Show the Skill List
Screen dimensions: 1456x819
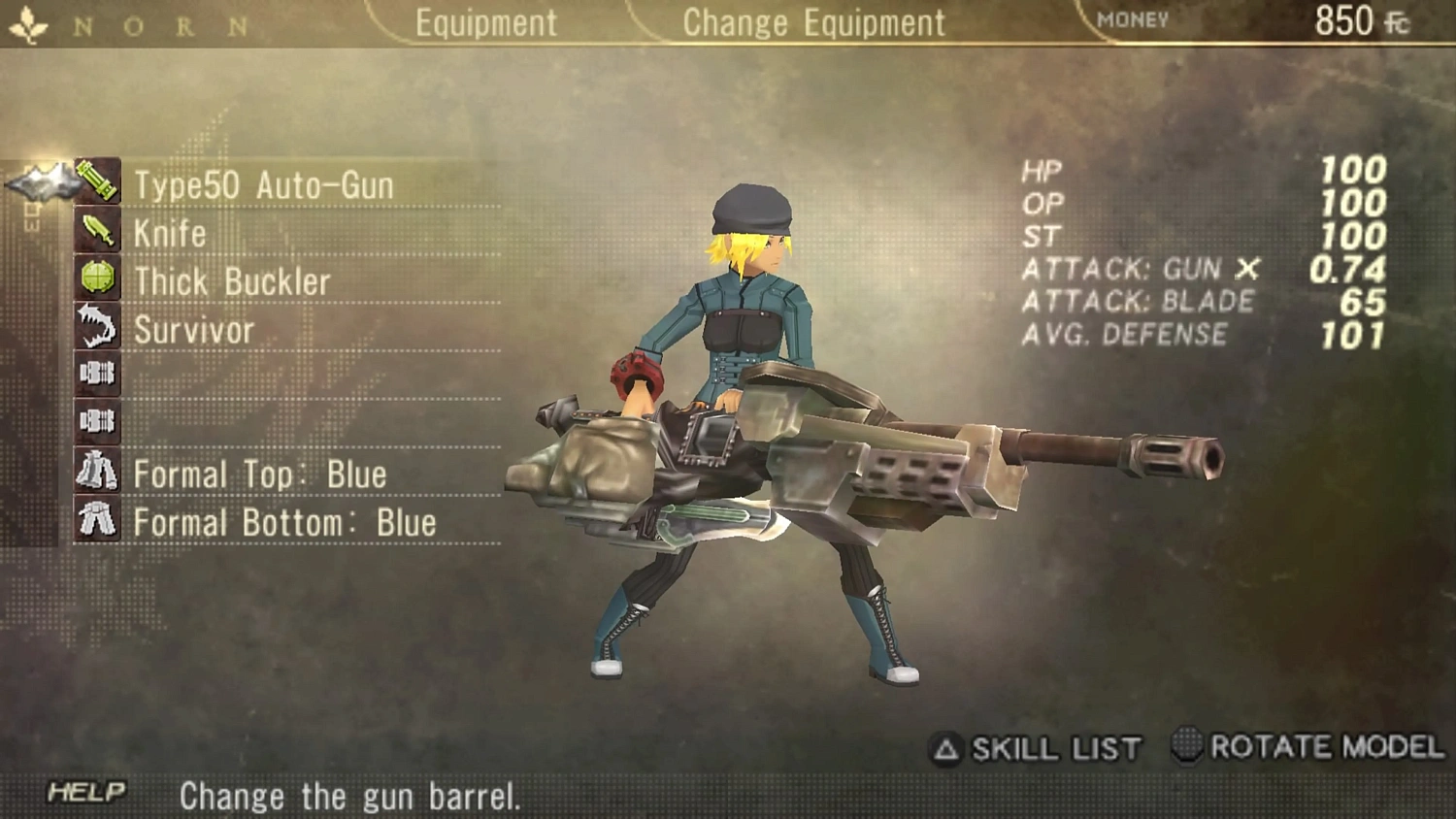click(x=1037, y=748)
